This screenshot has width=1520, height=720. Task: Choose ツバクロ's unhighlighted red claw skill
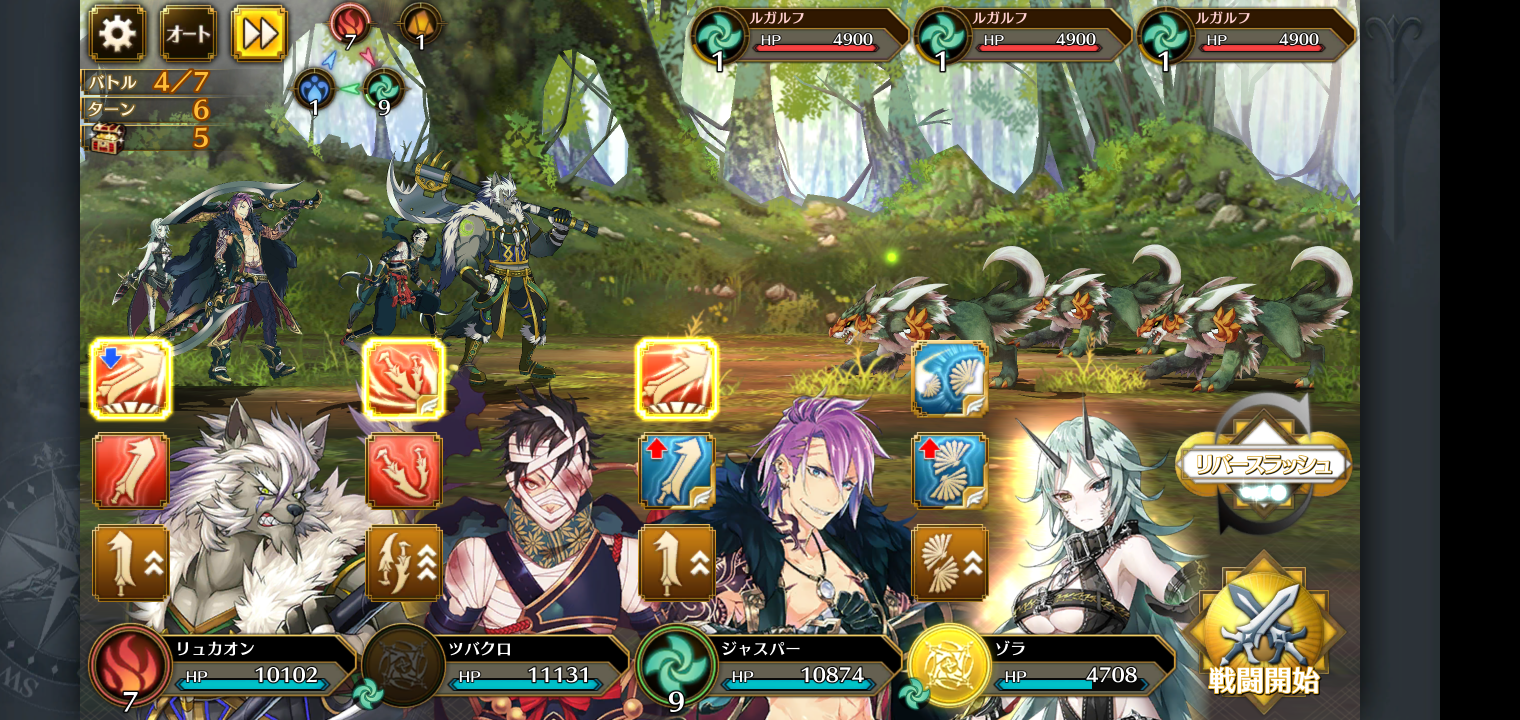click(x=404, y=470)
